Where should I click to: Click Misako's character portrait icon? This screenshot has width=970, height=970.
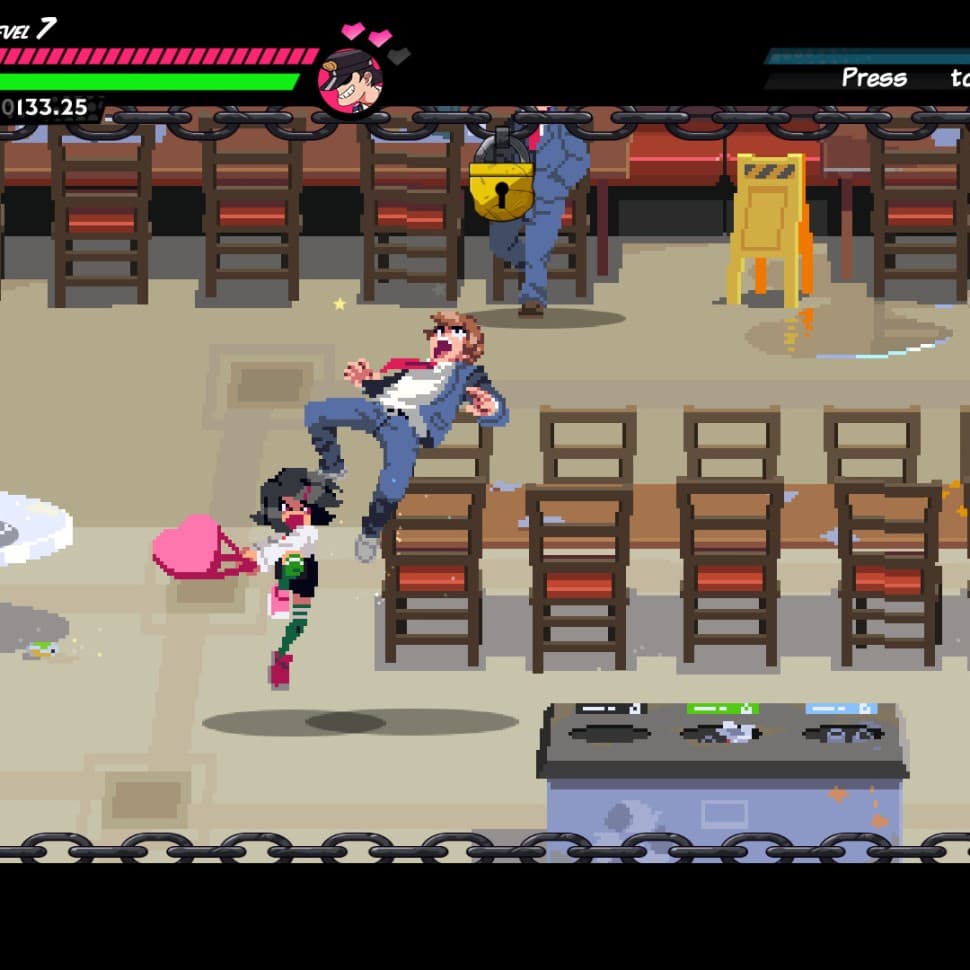coord(350,82)
